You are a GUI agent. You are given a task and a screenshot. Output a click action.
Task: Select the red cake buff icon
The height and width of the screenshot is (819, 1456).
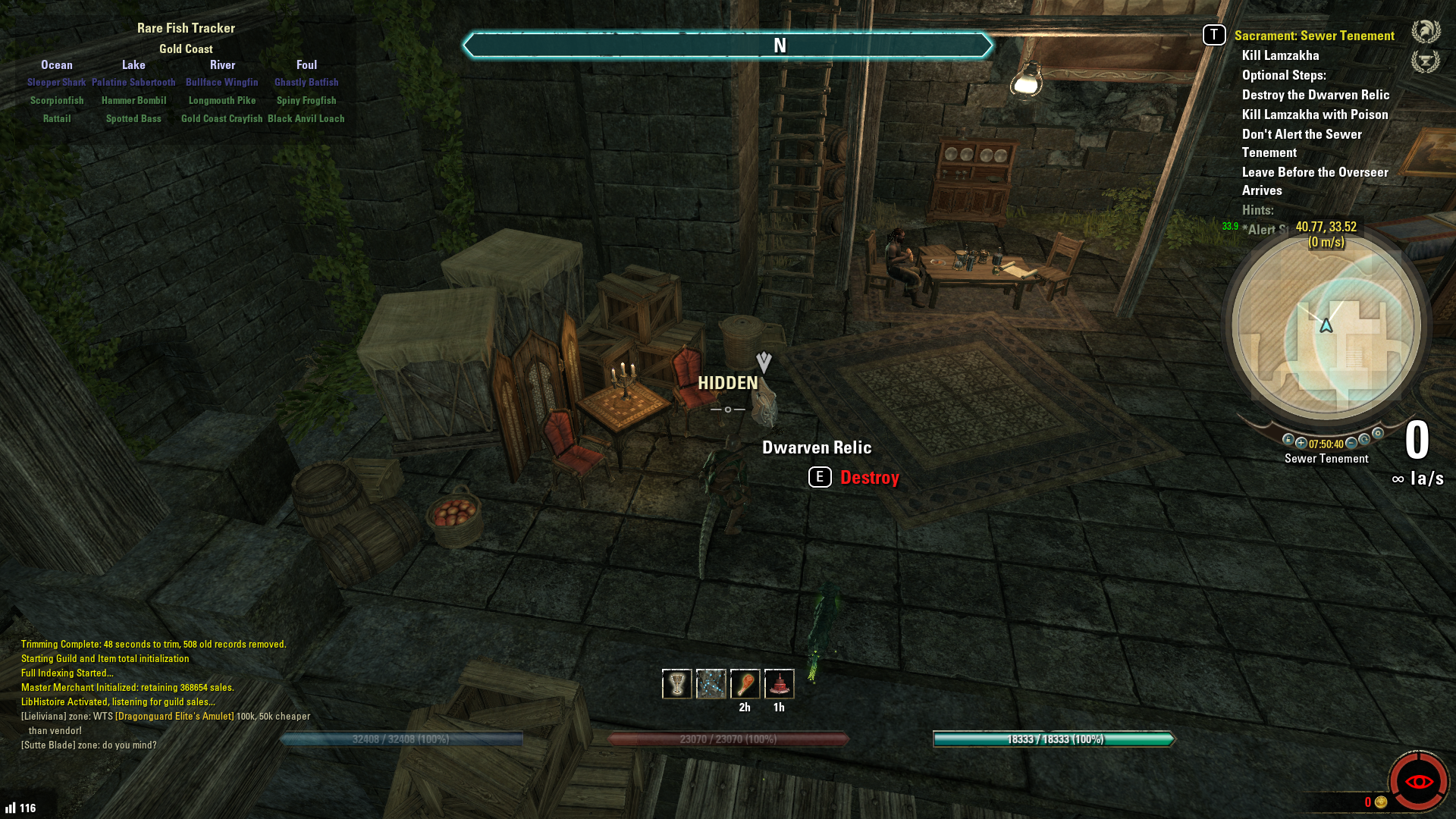[x=779, y=684]
